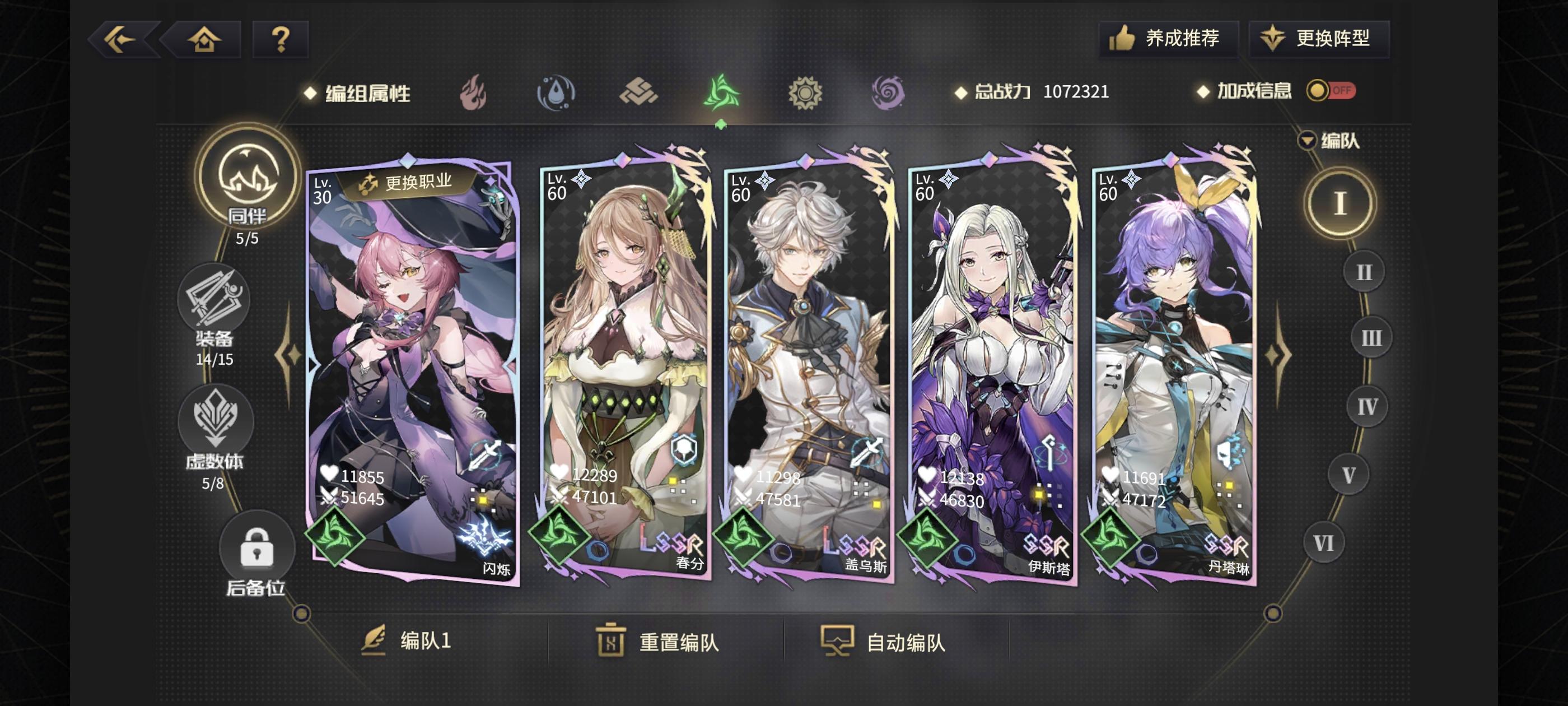The width and height of the screenshot is (1568, 706).
Task: Click the 养成推荐 button
Action: pyautogui.click(x=1169, y=38)
